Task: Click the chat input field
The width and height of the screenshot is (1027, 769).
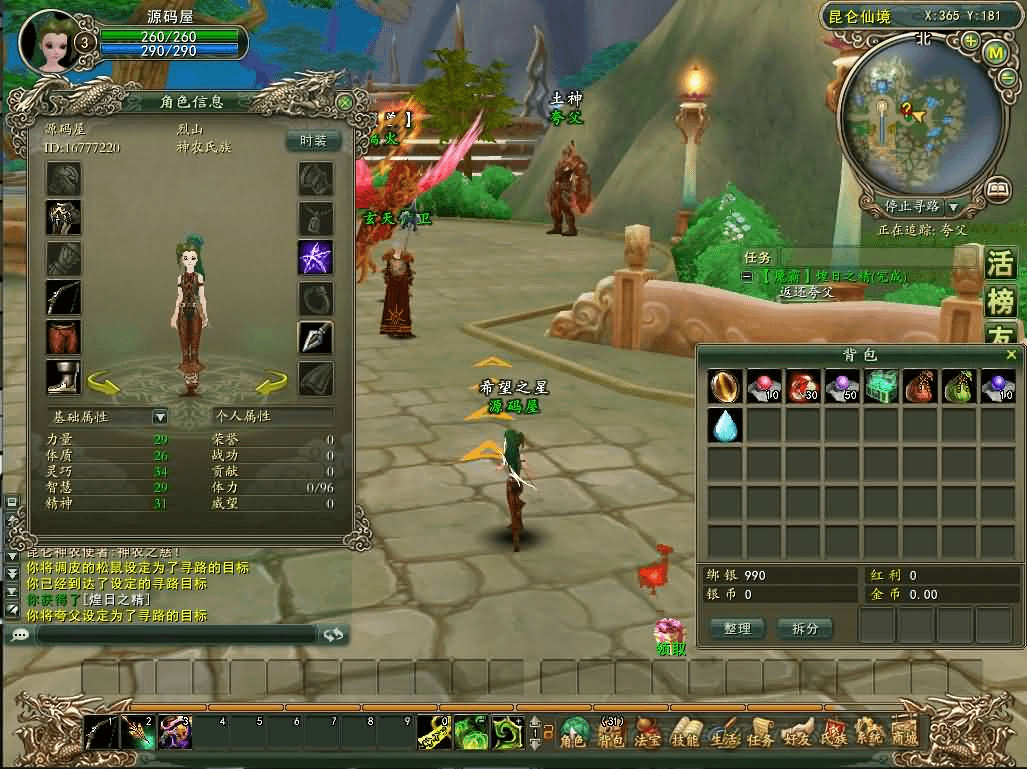Action: click(175, 634)
